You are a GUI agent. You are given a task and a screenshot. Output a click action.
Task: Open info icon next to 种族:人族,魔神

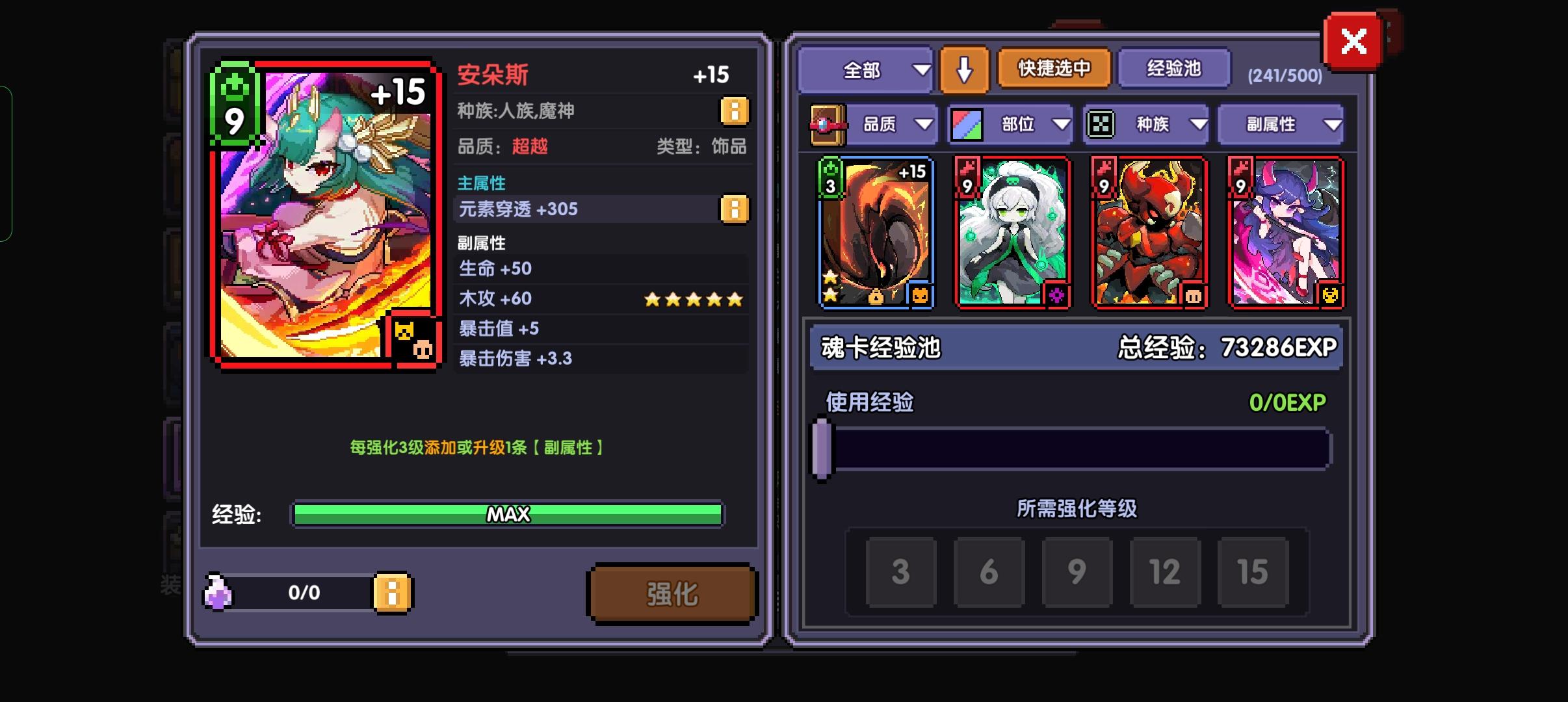pos(735,110)
